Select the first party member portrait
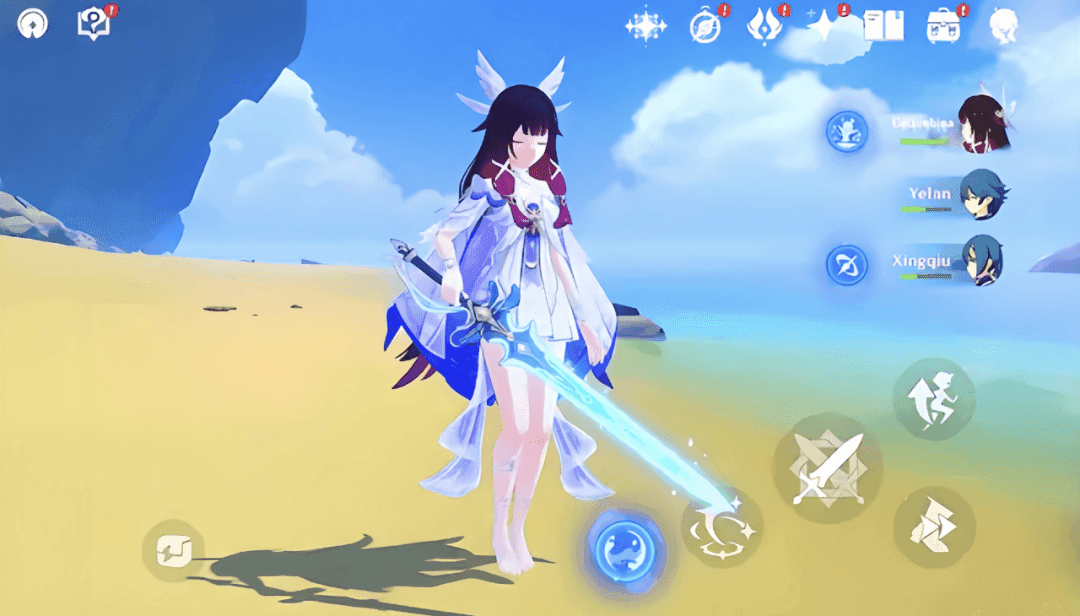Viewport: 1080px width, 616px height. point(981,125)
